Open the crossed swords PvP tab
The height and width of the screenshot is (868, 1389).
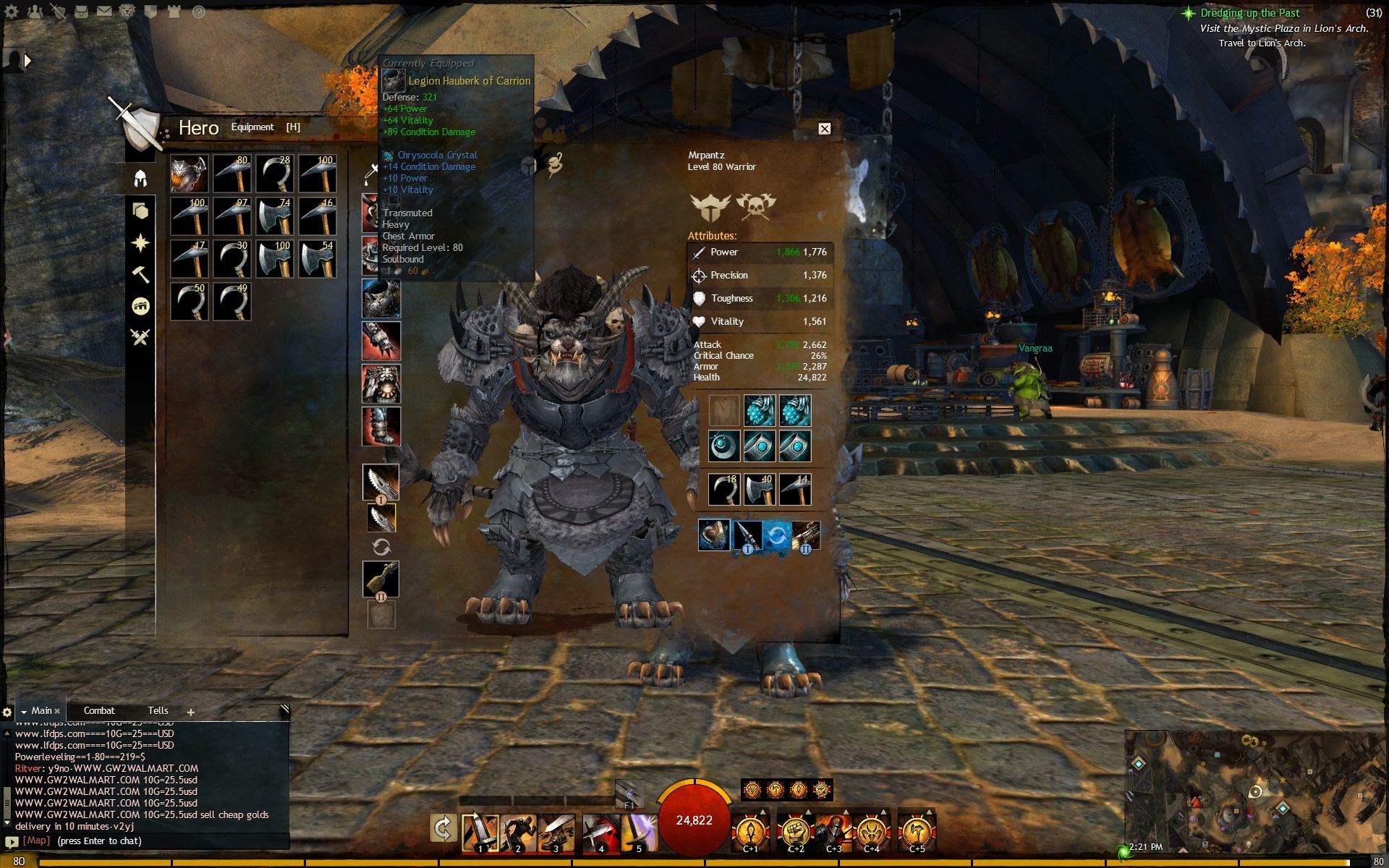point(140,336)
